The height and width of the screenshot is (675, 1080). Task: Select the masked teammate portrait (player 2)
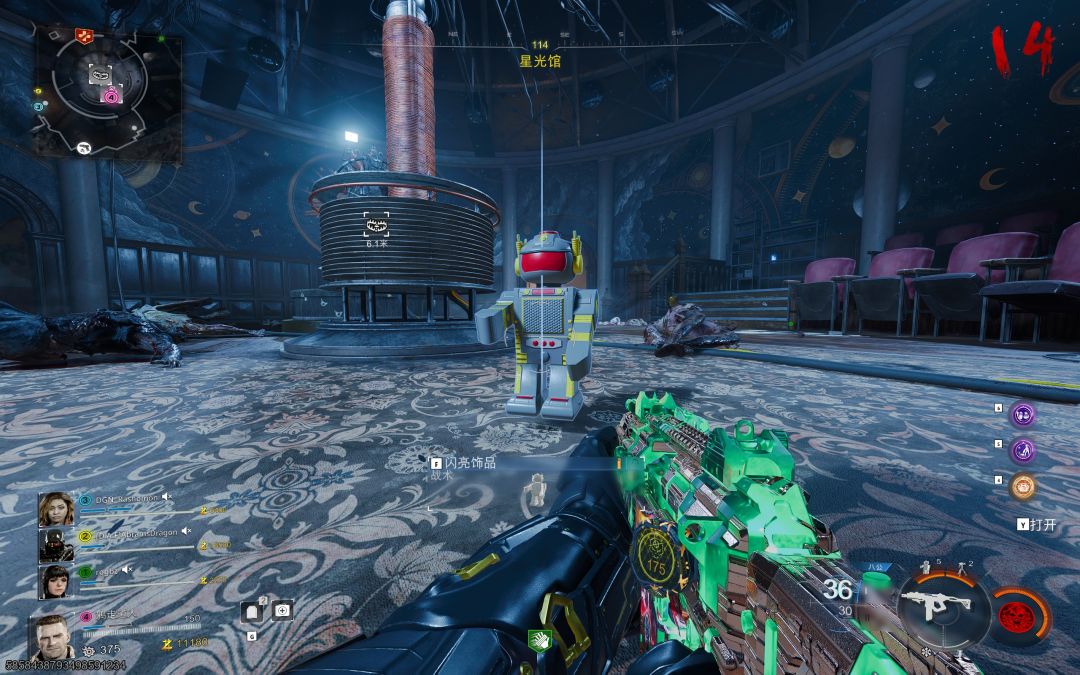54,545
